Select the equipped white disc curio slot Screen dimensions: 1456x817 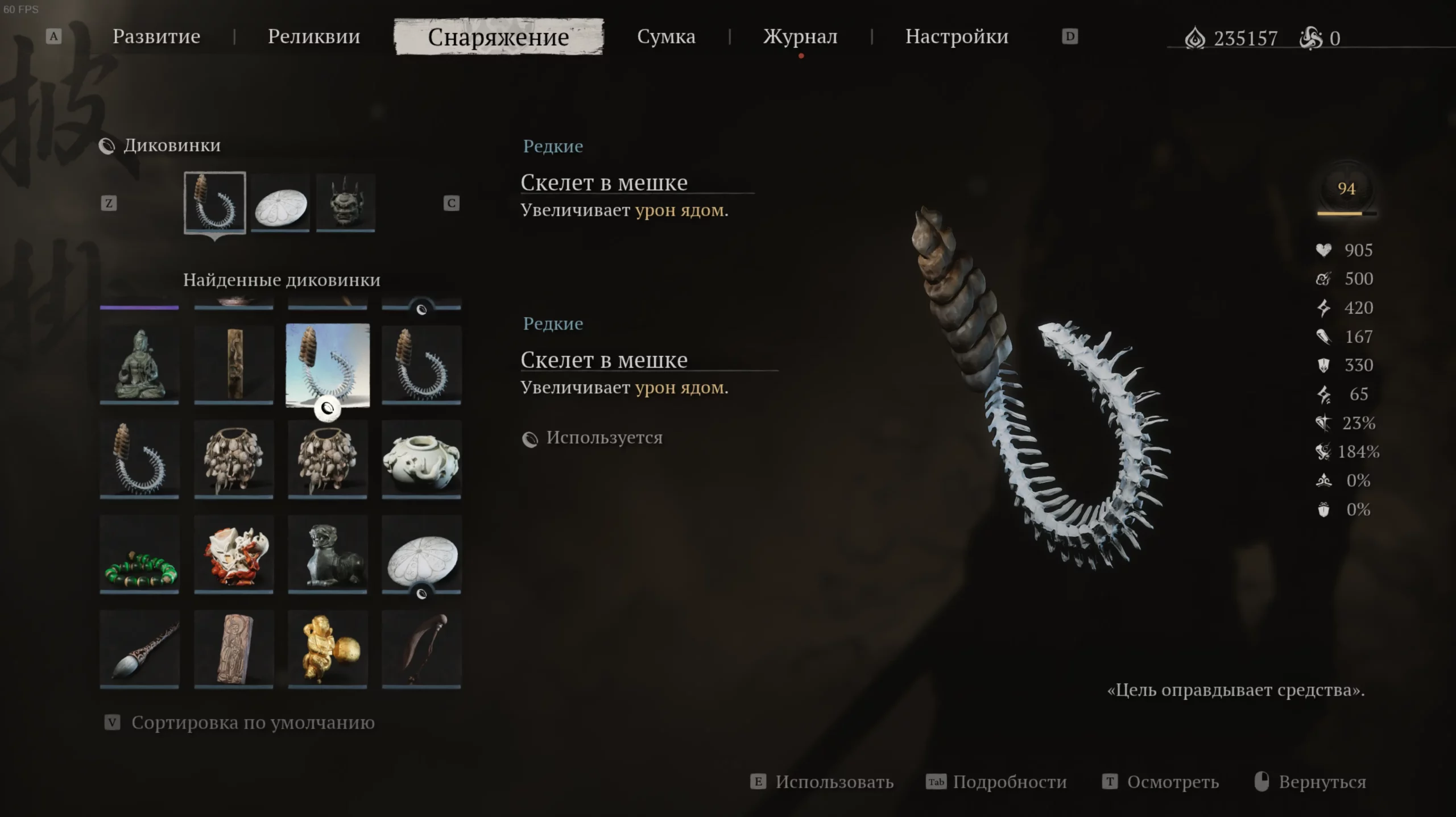280,204
